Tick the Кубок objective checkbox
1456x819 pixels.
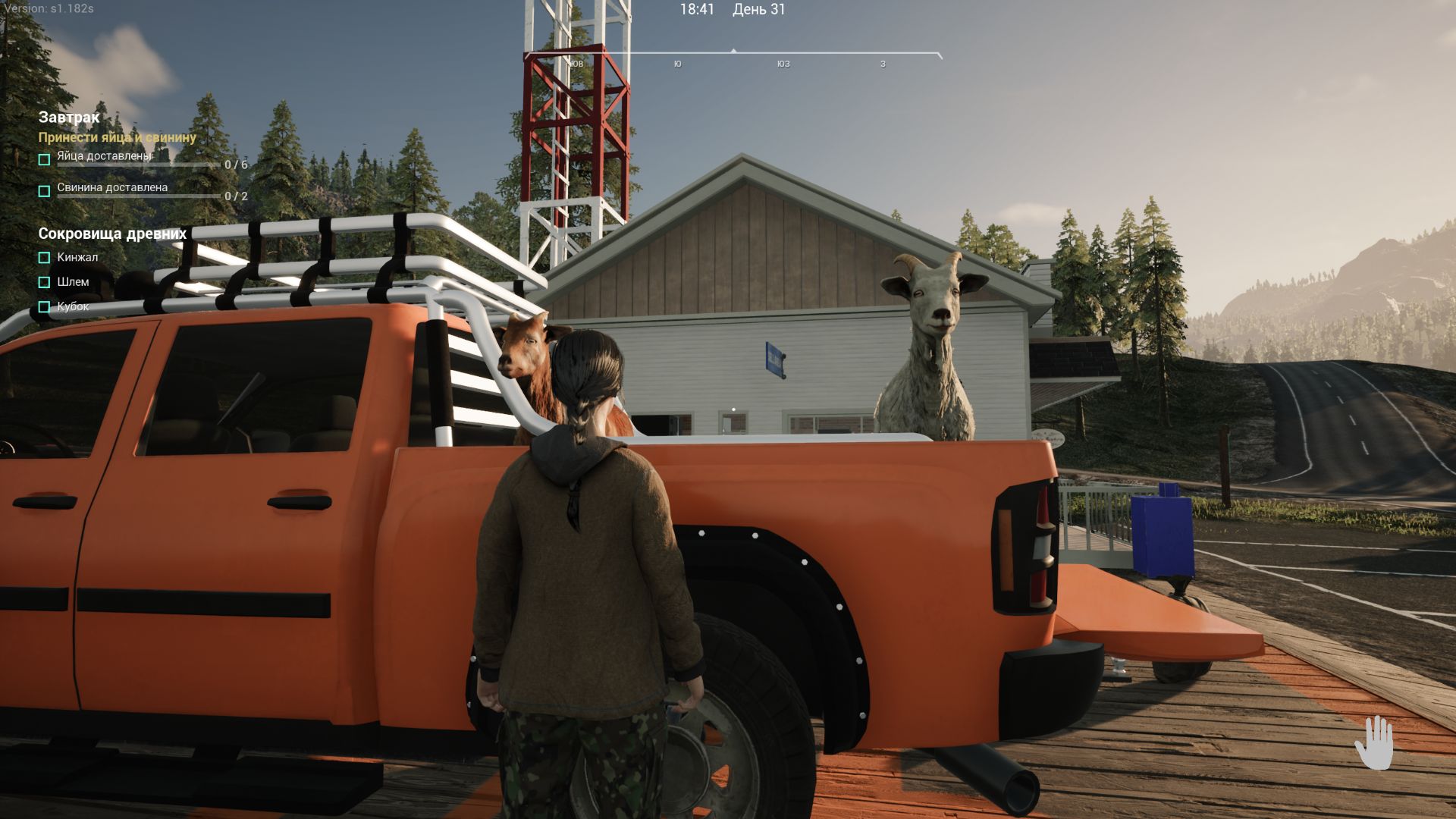coord(45,307)
